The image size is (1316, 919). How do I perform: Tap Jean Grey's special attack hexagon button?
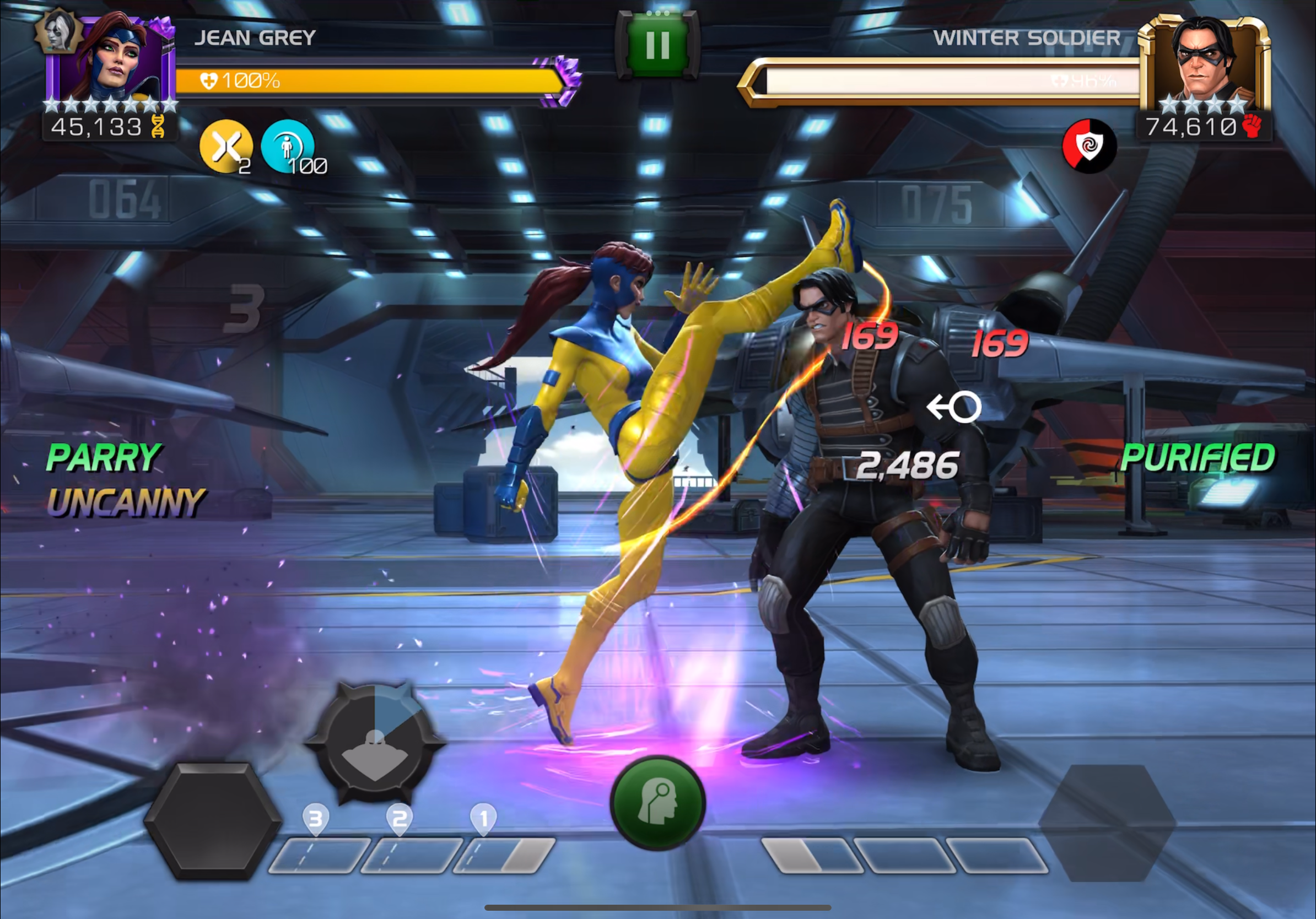click(x=213, y=820)
